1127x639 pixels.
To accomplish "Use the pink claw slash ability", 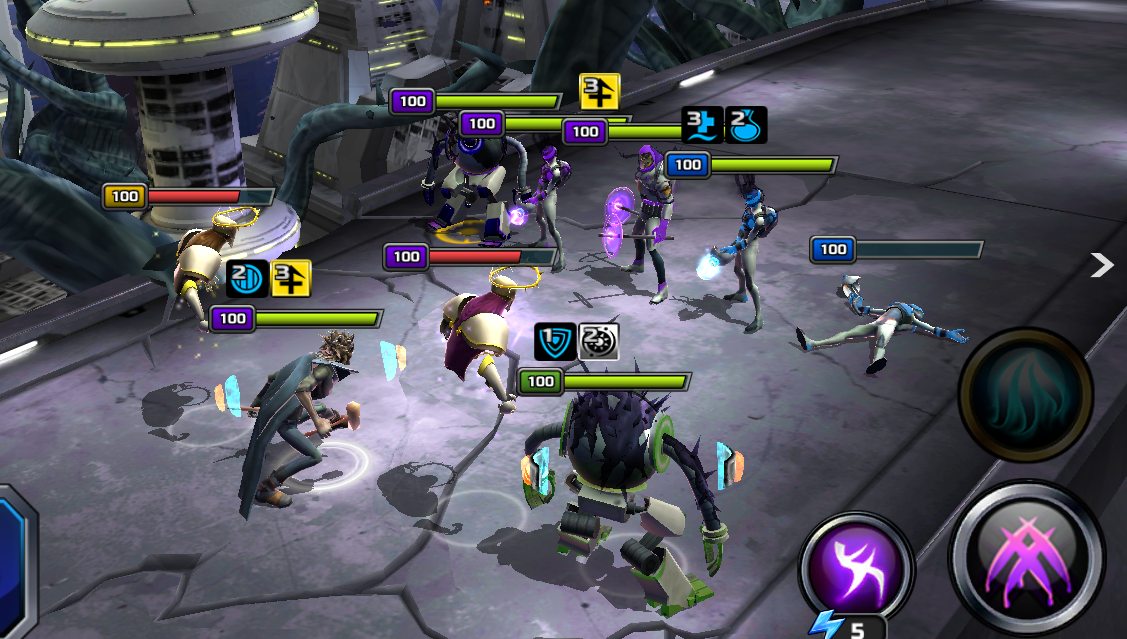I will [x=1027, y=556].
